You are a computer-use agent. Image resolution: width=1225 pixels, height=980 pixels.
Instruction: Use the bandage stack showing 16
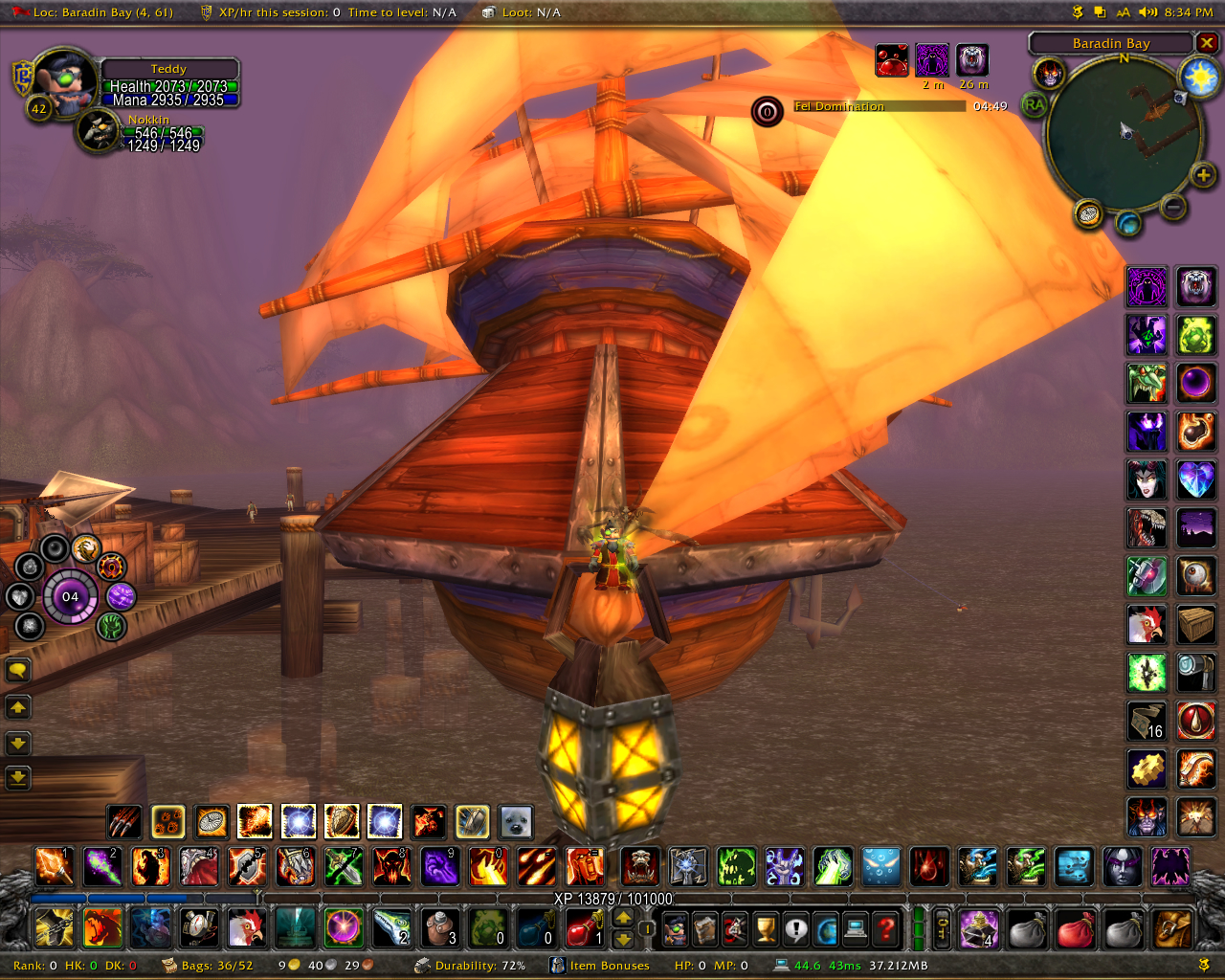(x=1146, y=721)
